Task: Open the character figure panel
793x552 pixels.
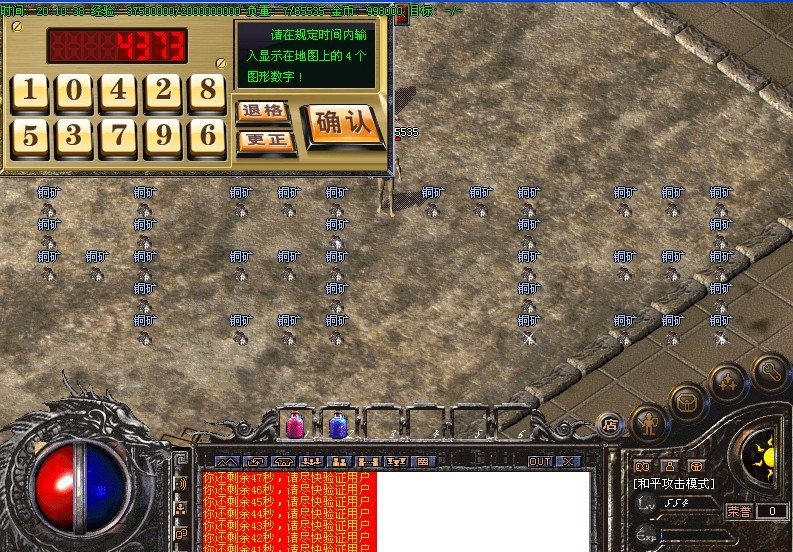Action: point(651,423)
